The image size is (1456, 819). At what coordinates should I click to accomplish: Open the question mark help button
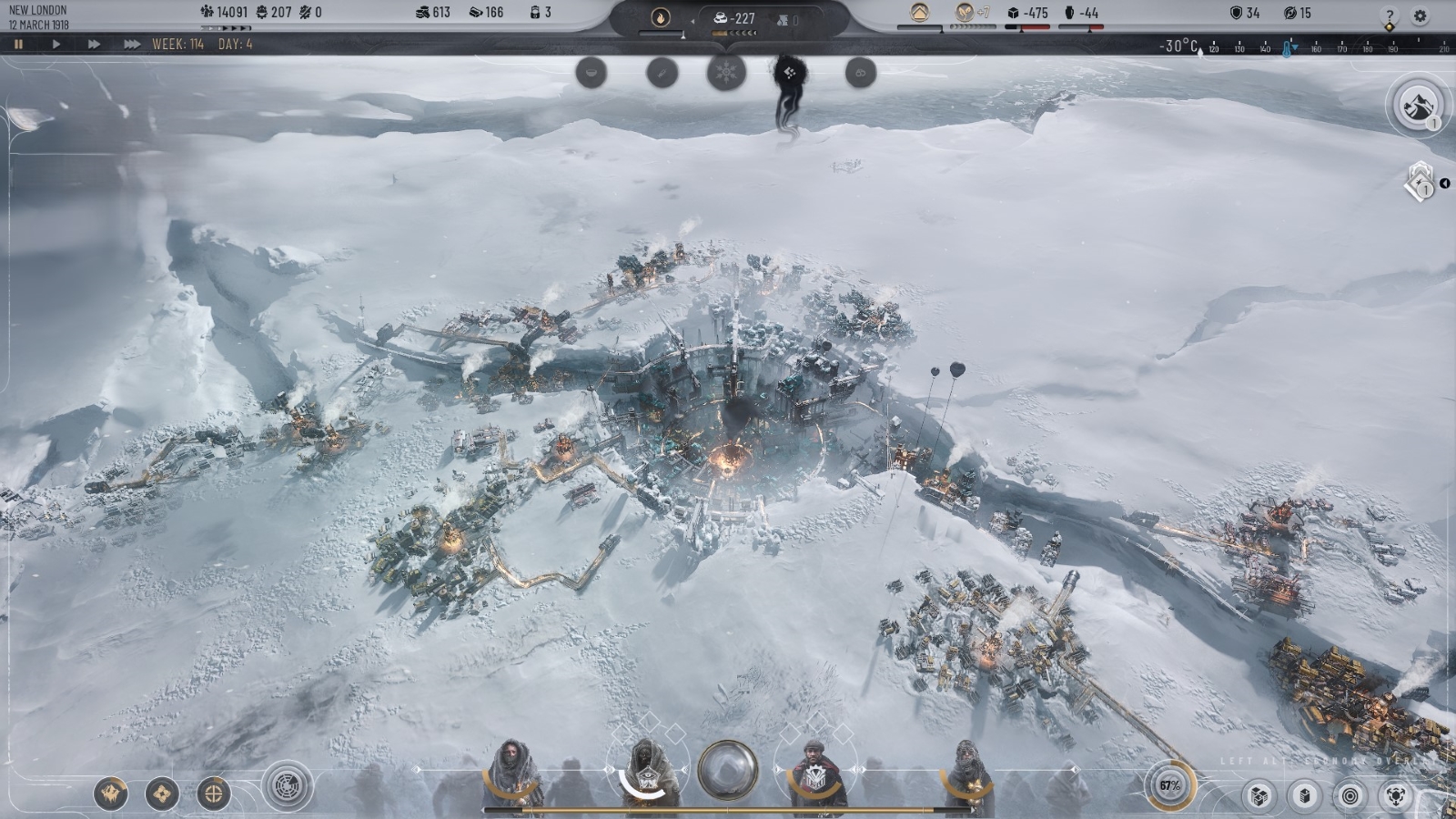(1389, 15)
